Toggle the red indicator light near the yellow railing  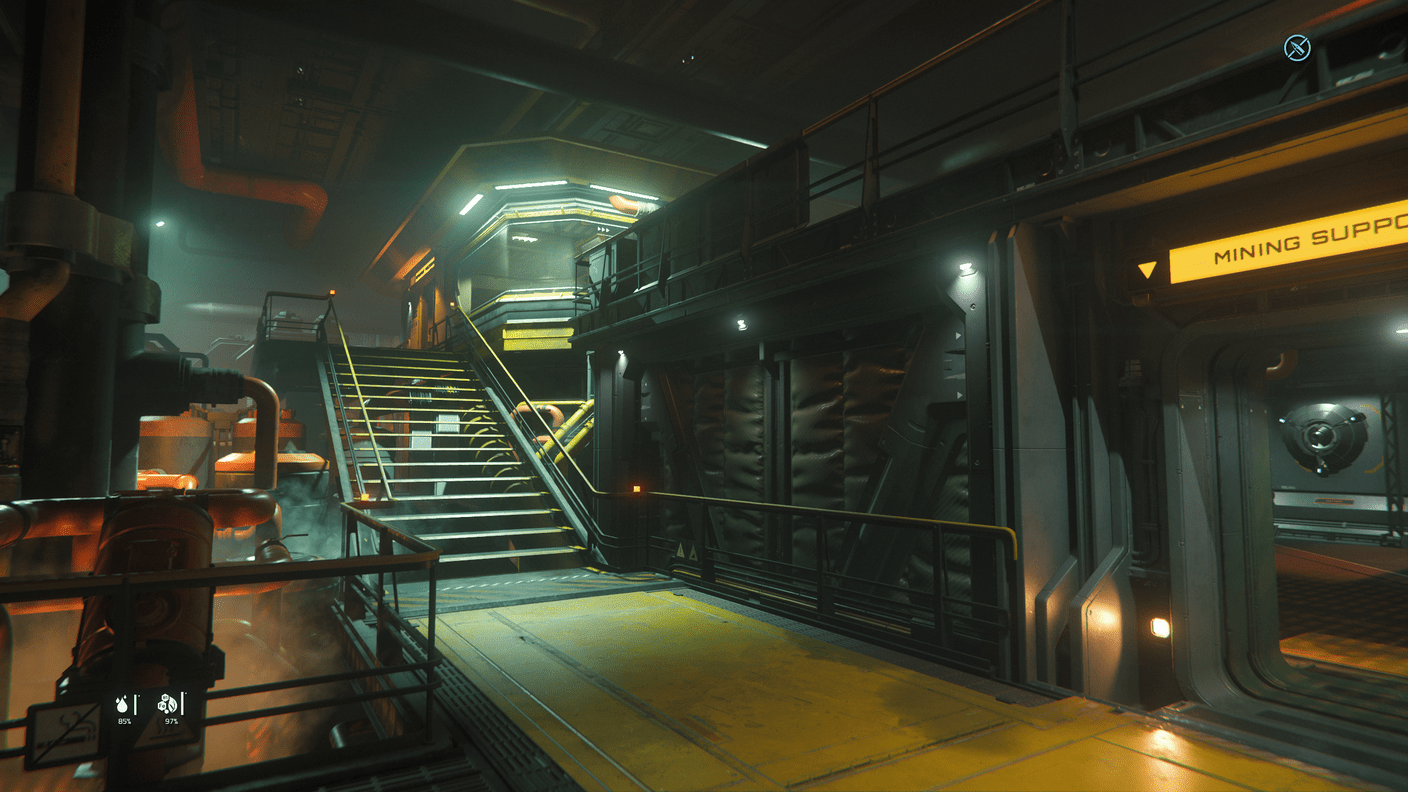pyautogui.click(x=637, y=488)
